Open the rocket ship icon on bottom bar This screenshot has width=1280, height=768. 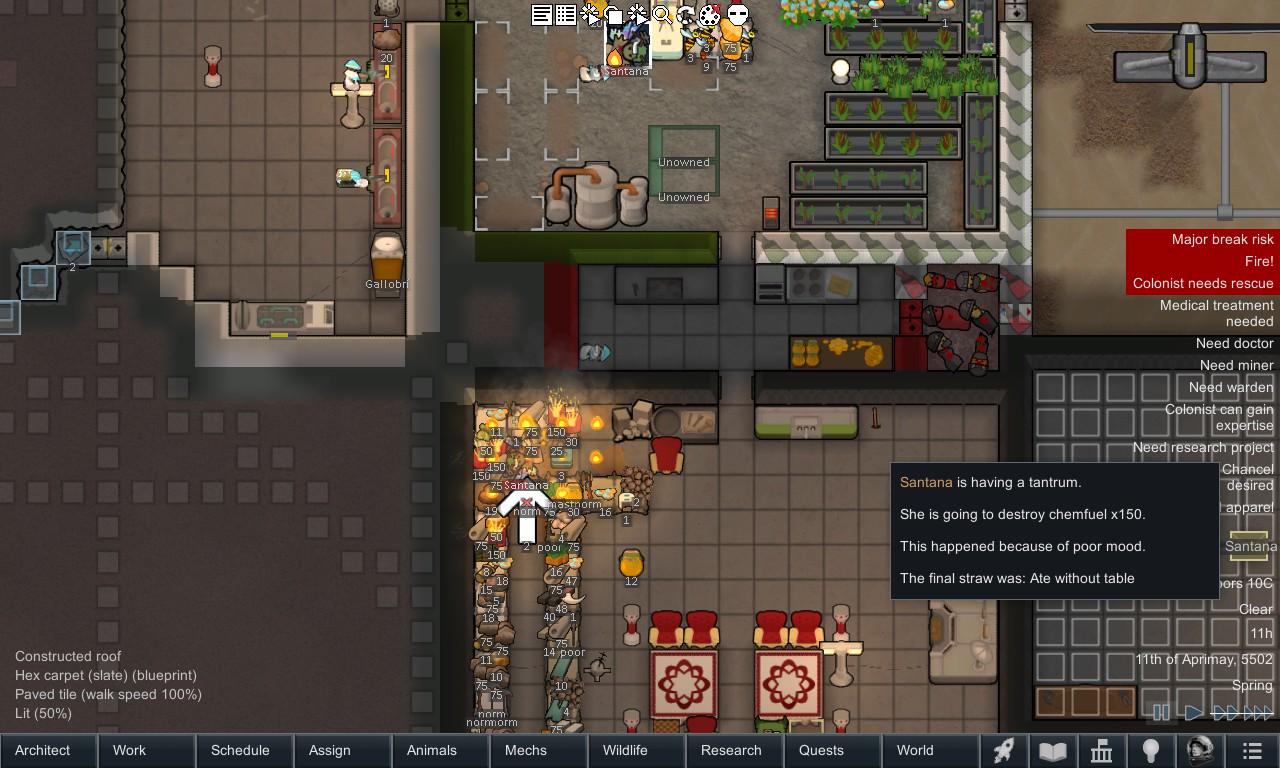point(1003,750)
